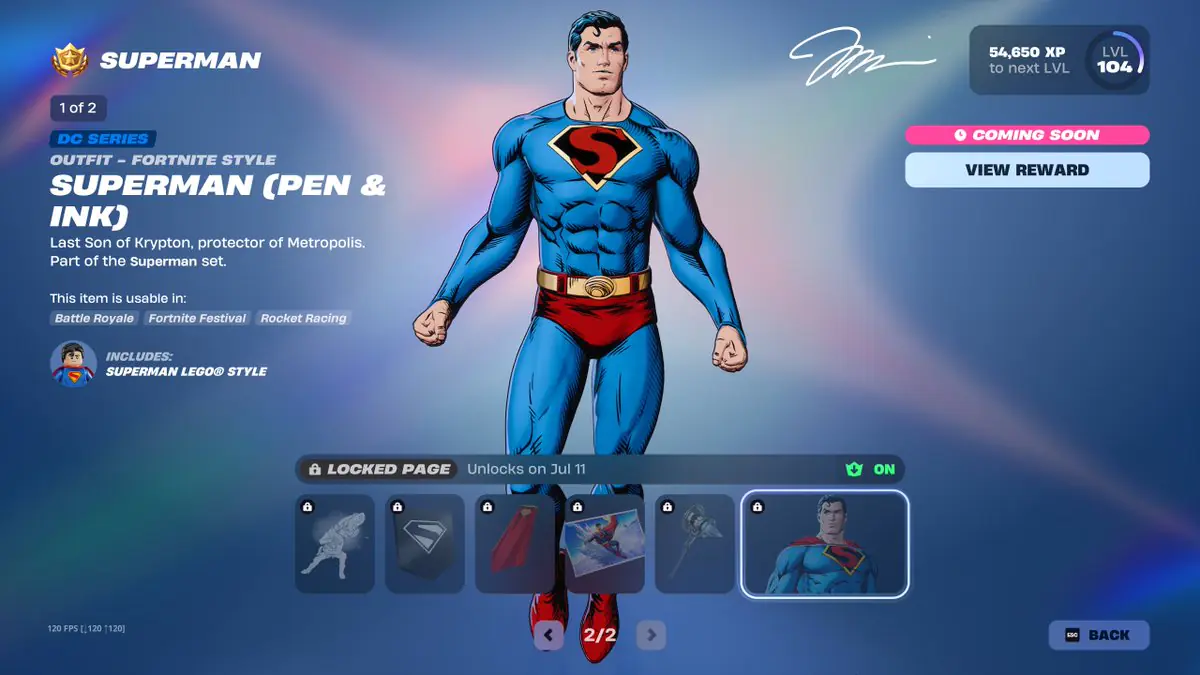
Task: Toggle the green ON auto-claim switch
Action: 871,469
